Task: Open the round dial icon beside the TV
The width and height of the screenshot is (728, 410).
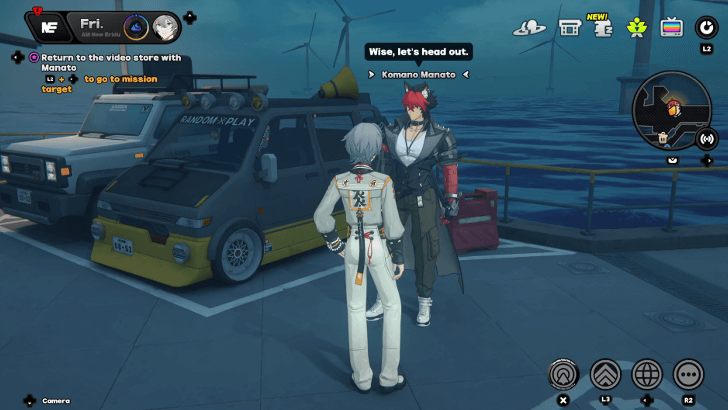Action: point(708,26)
